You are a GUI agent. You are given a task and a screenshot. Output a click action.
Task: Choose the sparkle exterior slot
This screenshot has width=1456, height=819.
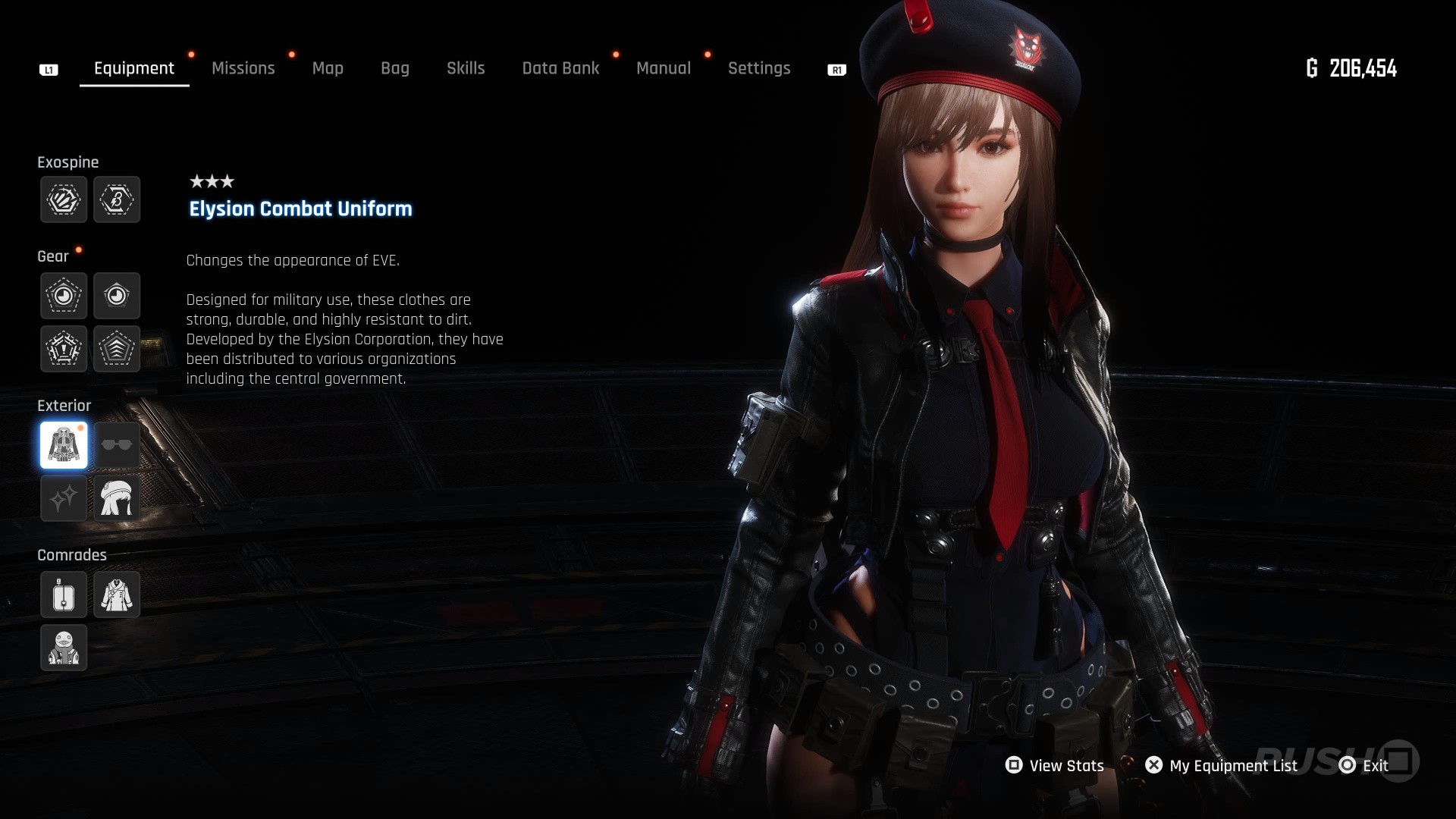click(64, 498)
